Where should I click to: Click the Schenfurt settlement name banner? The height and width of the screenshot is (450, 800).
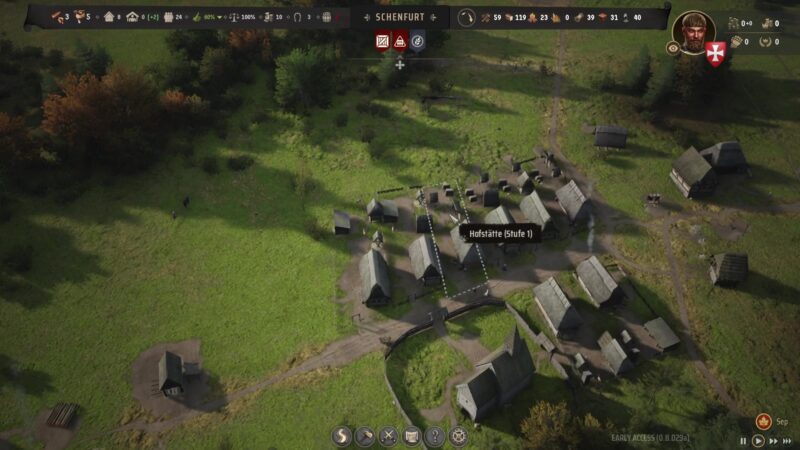point(399,17)
